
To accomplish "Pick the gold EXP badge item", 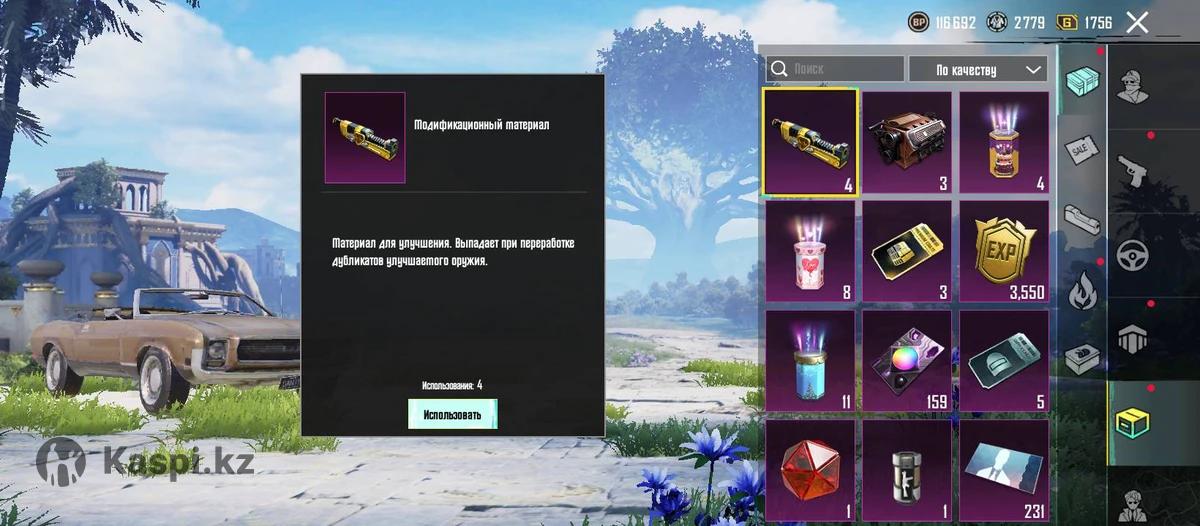I will click(x=1004, y=251).
